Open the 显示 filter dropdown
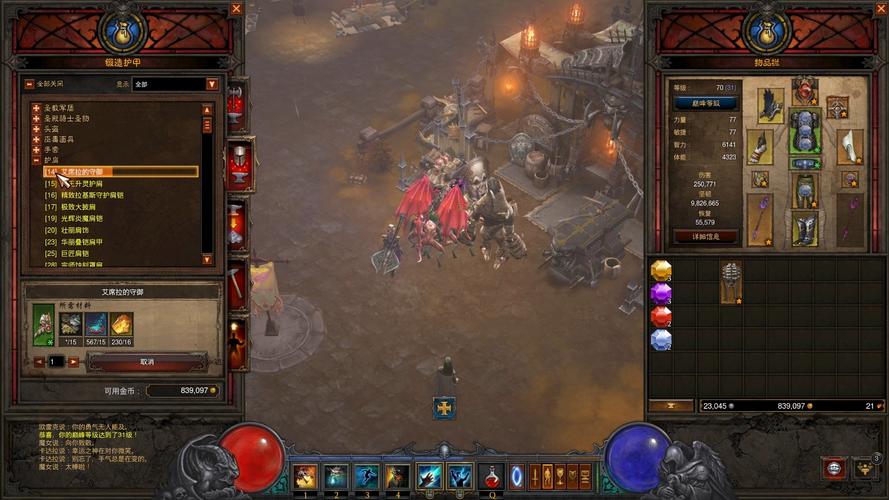Screen dimensions: 889x500 coord(212,84)
